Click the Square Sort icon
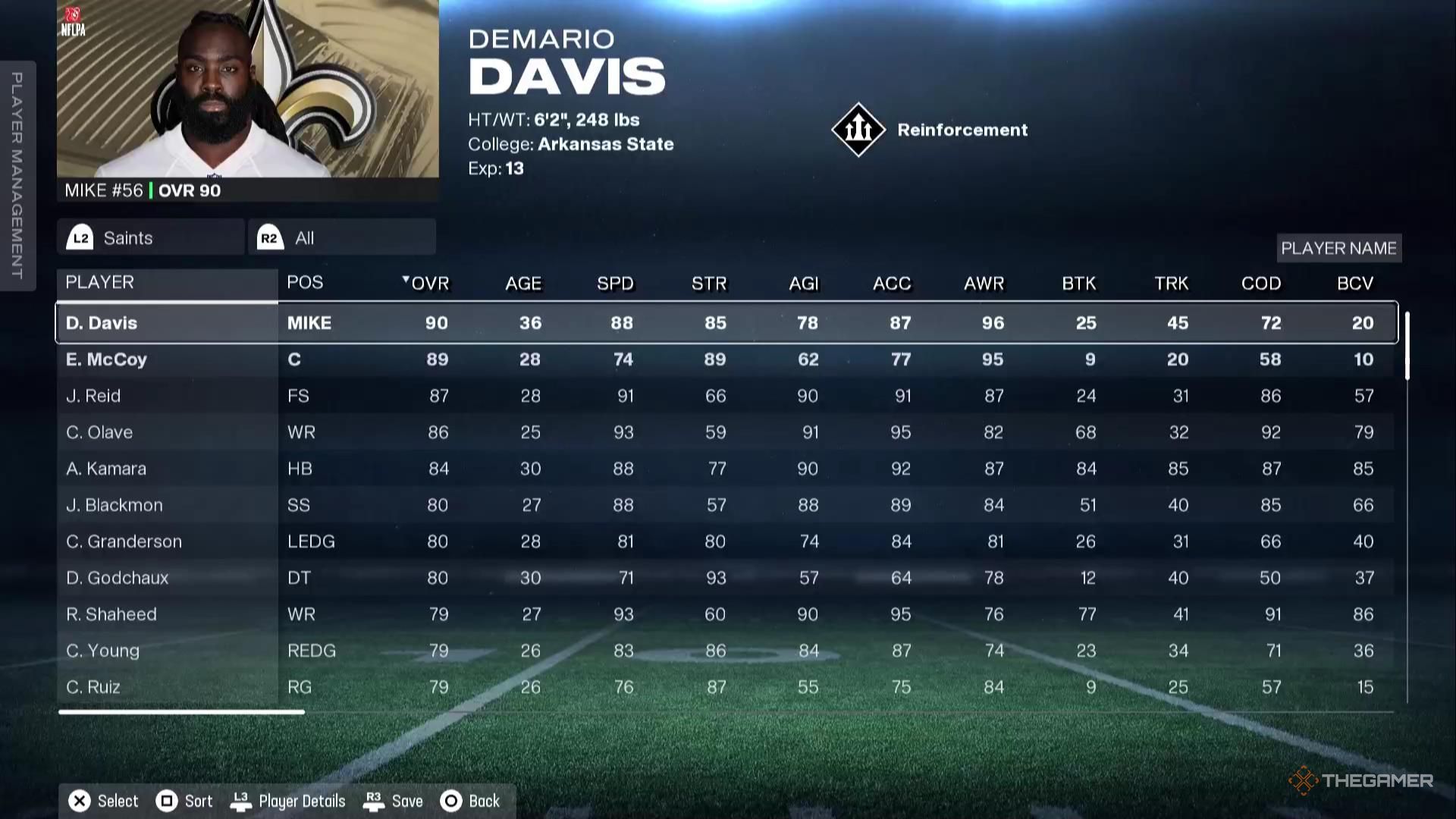 coord(166,801)
